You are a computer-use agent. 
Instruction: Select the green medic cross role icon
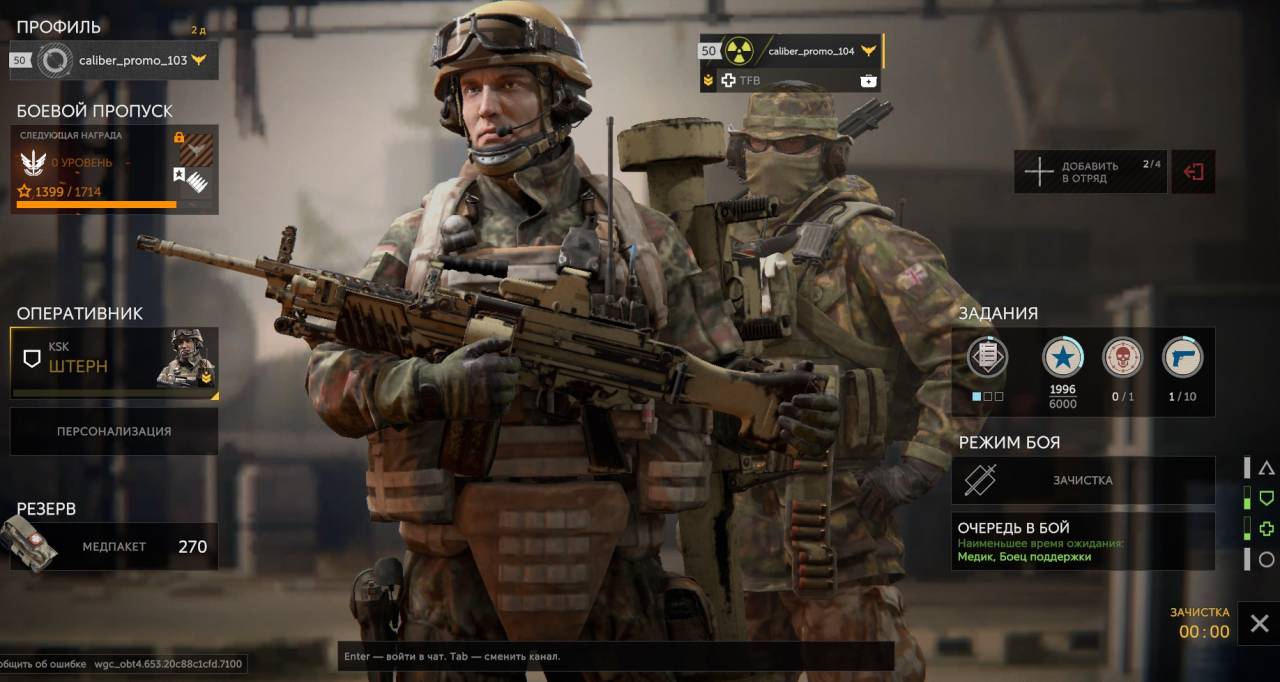pos(1266,529)
